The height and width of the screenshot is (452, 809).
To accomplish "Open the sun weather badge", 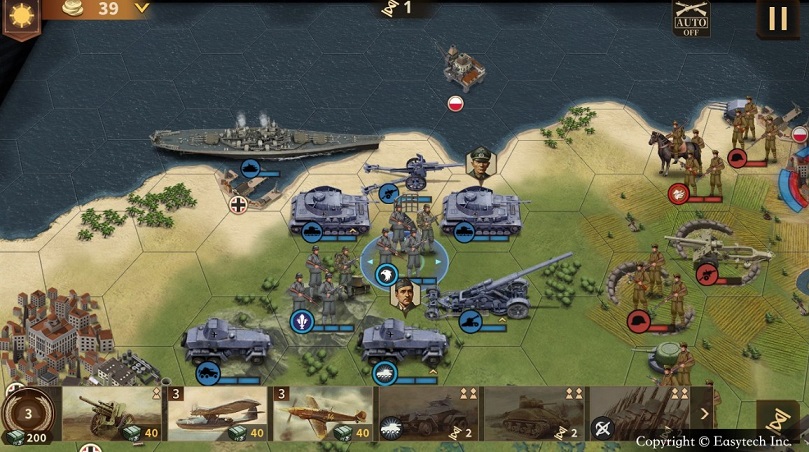I will tap(18, 15).
